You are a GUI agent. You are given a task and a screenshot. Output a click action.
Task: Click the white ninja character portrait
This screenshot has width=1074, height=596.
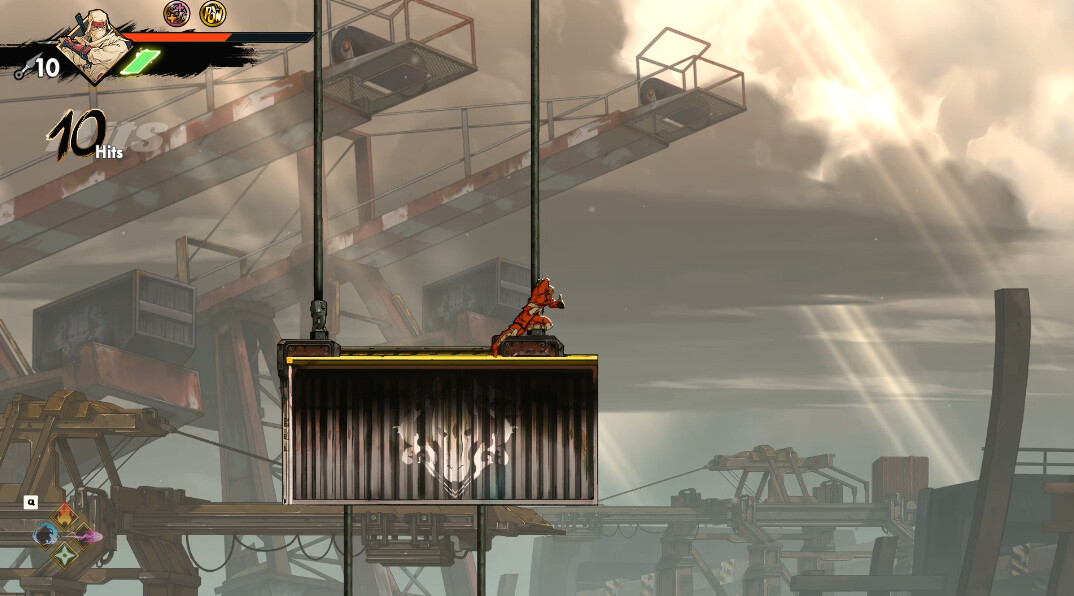click(x=95, y=45)
